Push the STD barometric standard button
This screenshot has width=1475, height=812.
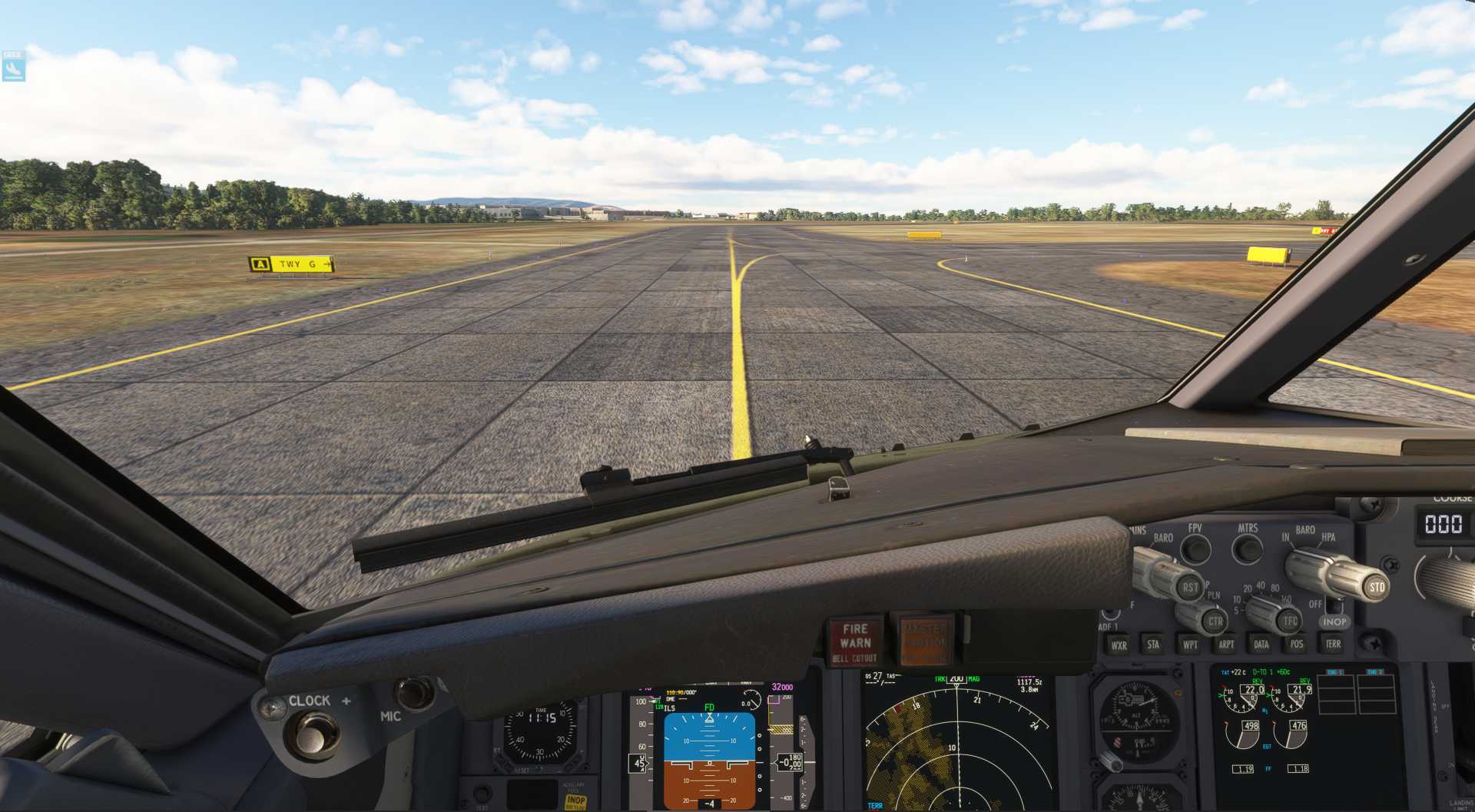pos(1377,588)
